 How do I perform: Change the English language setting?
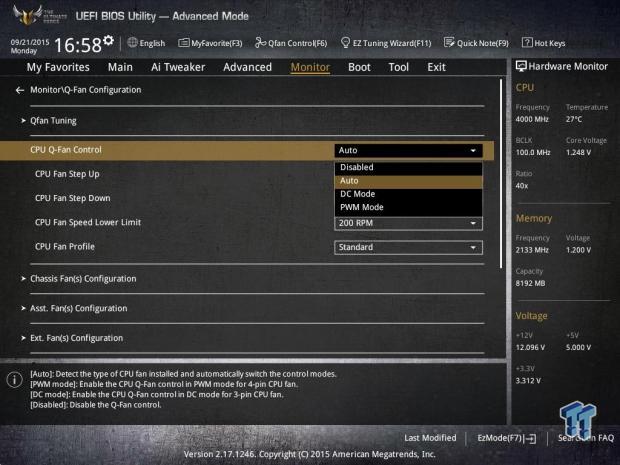coord(146,43)
